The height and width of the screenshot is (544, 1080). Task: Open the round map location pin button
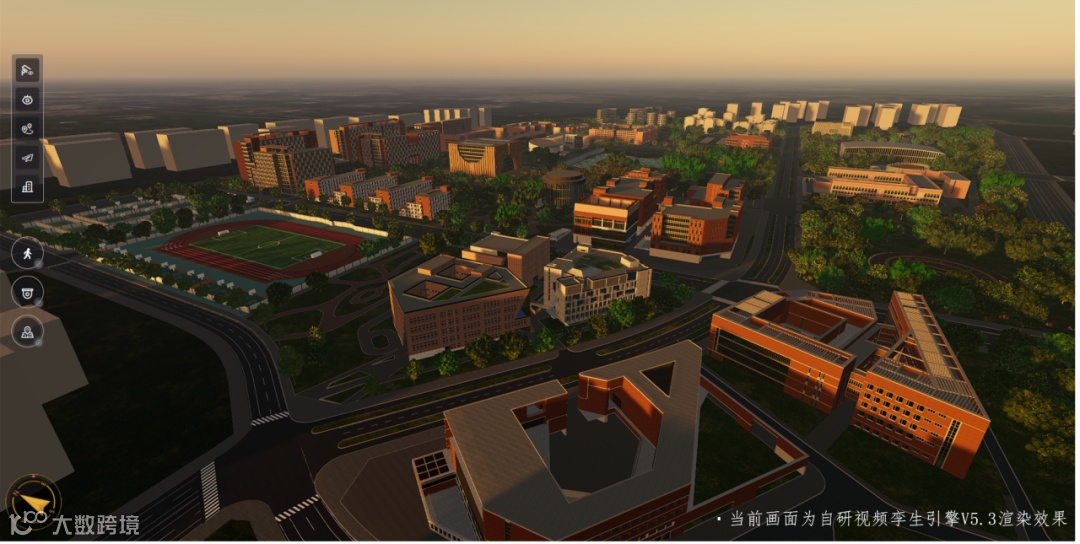[27, 331]
